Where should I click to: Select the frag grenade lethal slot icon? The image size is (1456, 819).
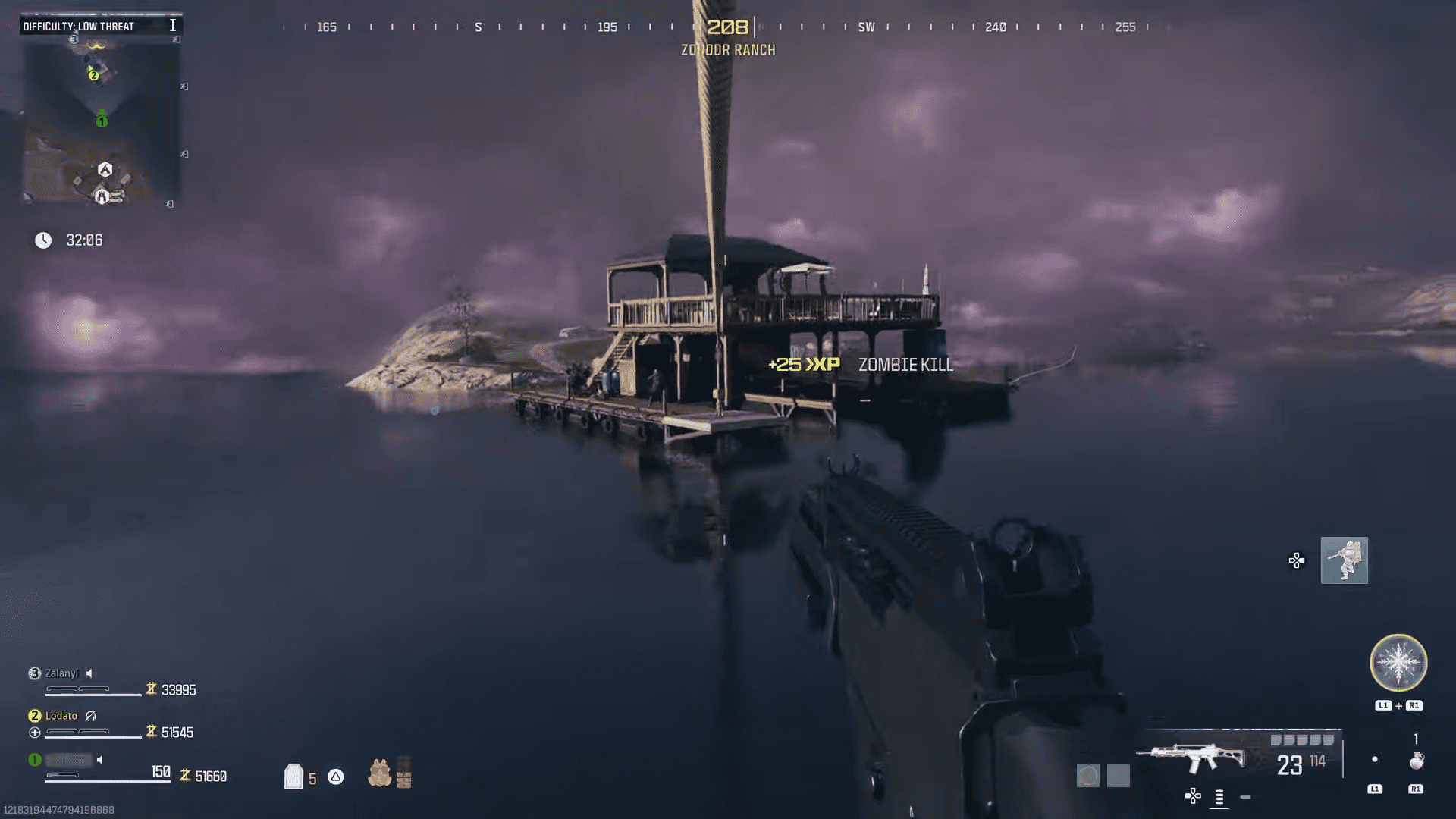[x=1417, y=761]
